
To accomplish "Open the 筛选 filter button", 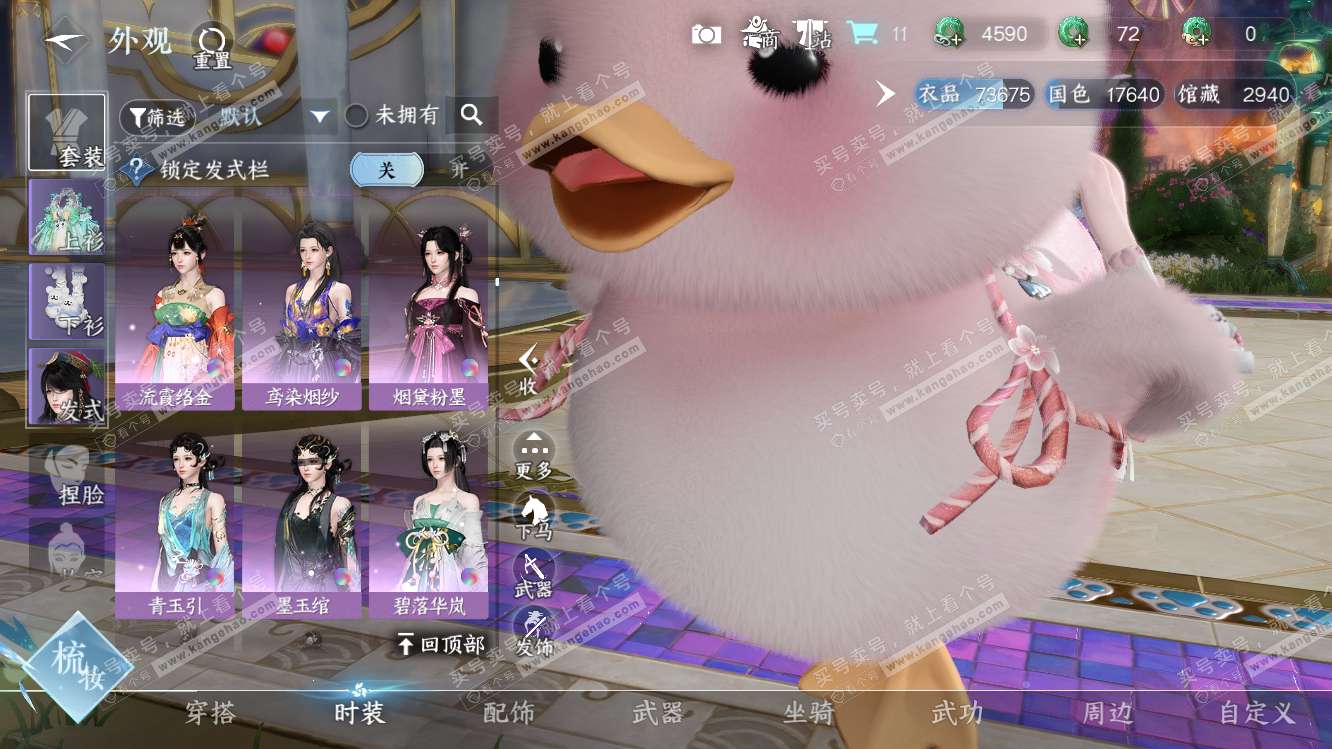I will 157,117.
